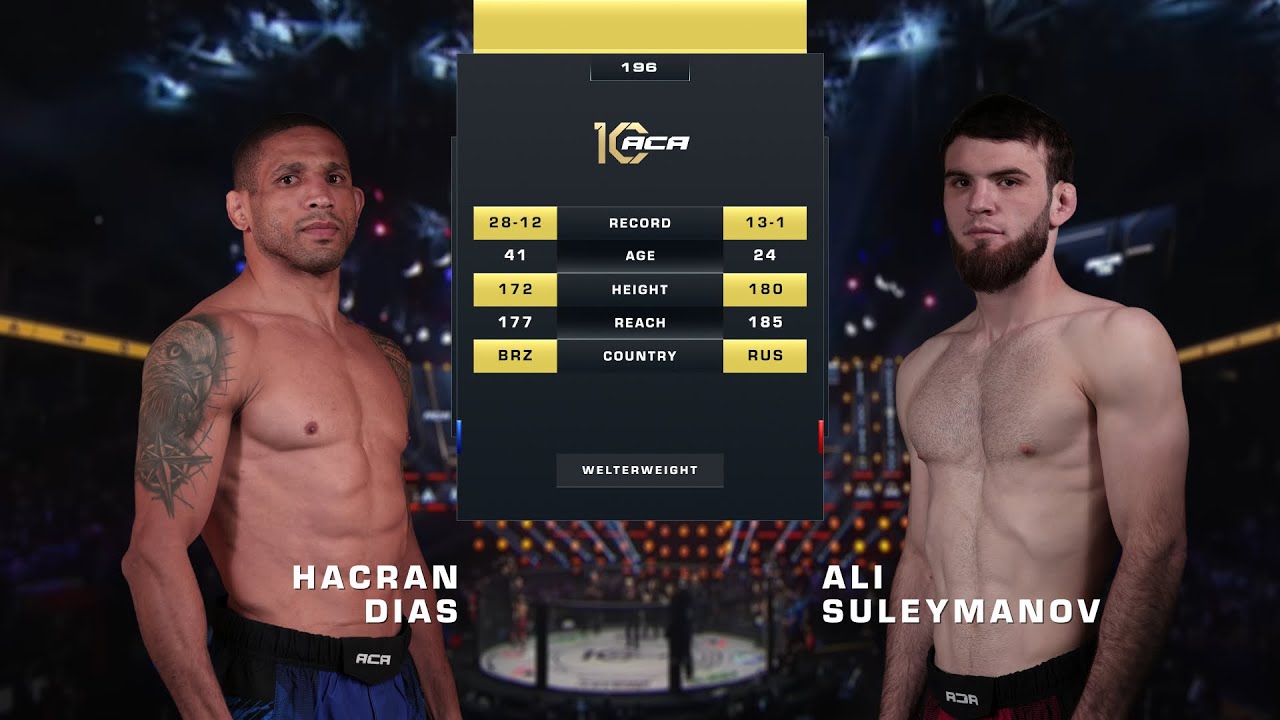
Task: Open the WELTERWEIGHT division tab
Action: point(640,468)
